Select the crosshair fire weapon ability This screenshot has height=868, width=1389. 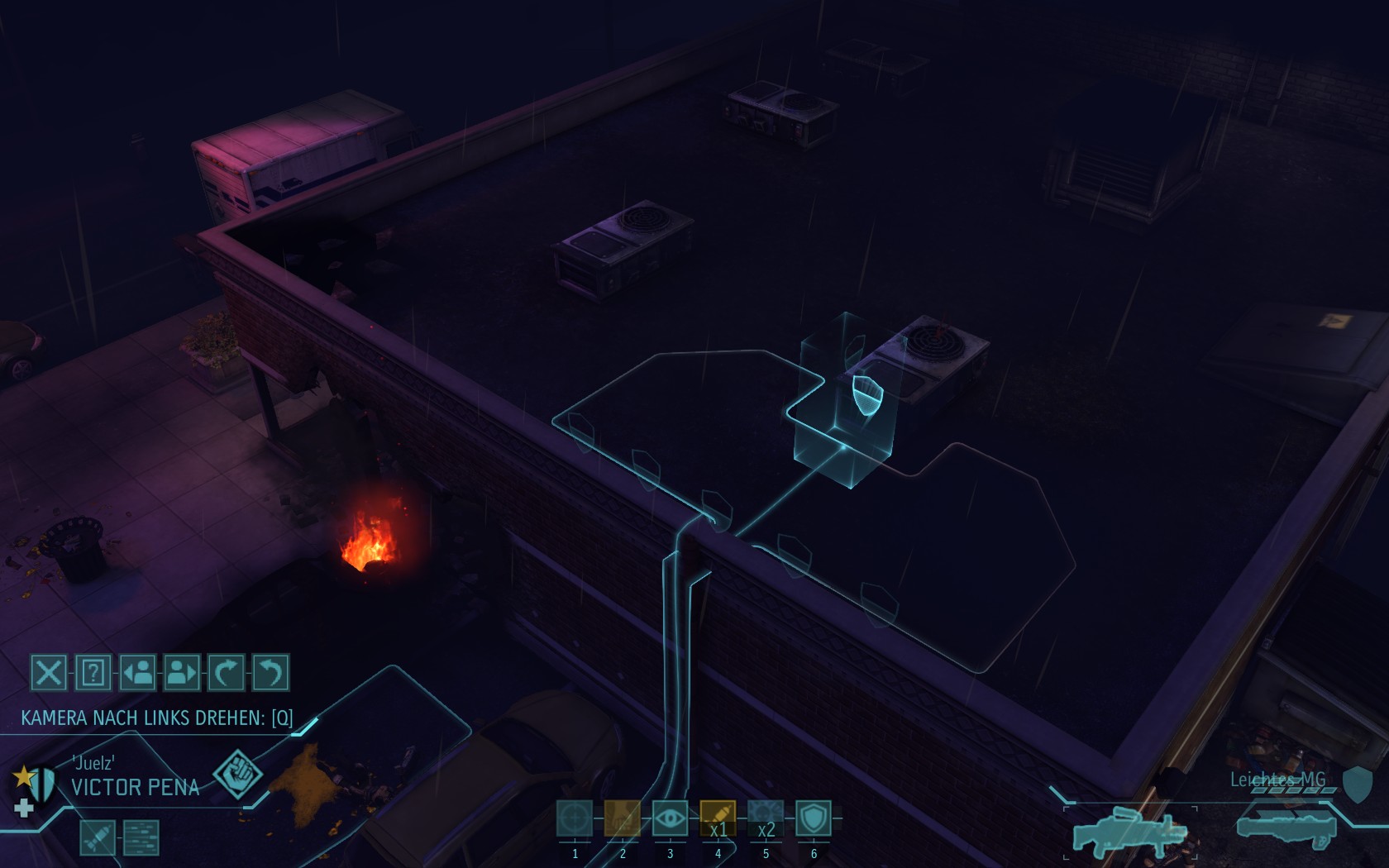click(x=575, y=818)
